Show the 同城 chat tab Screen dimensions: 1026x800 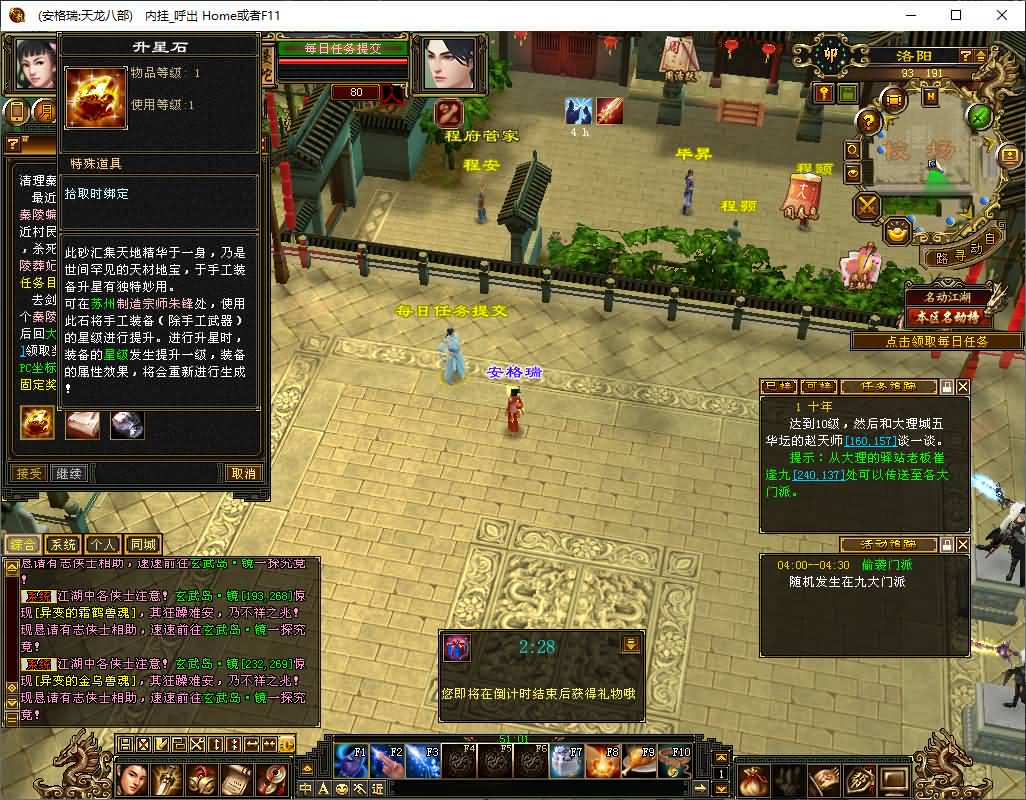(143, 545)
